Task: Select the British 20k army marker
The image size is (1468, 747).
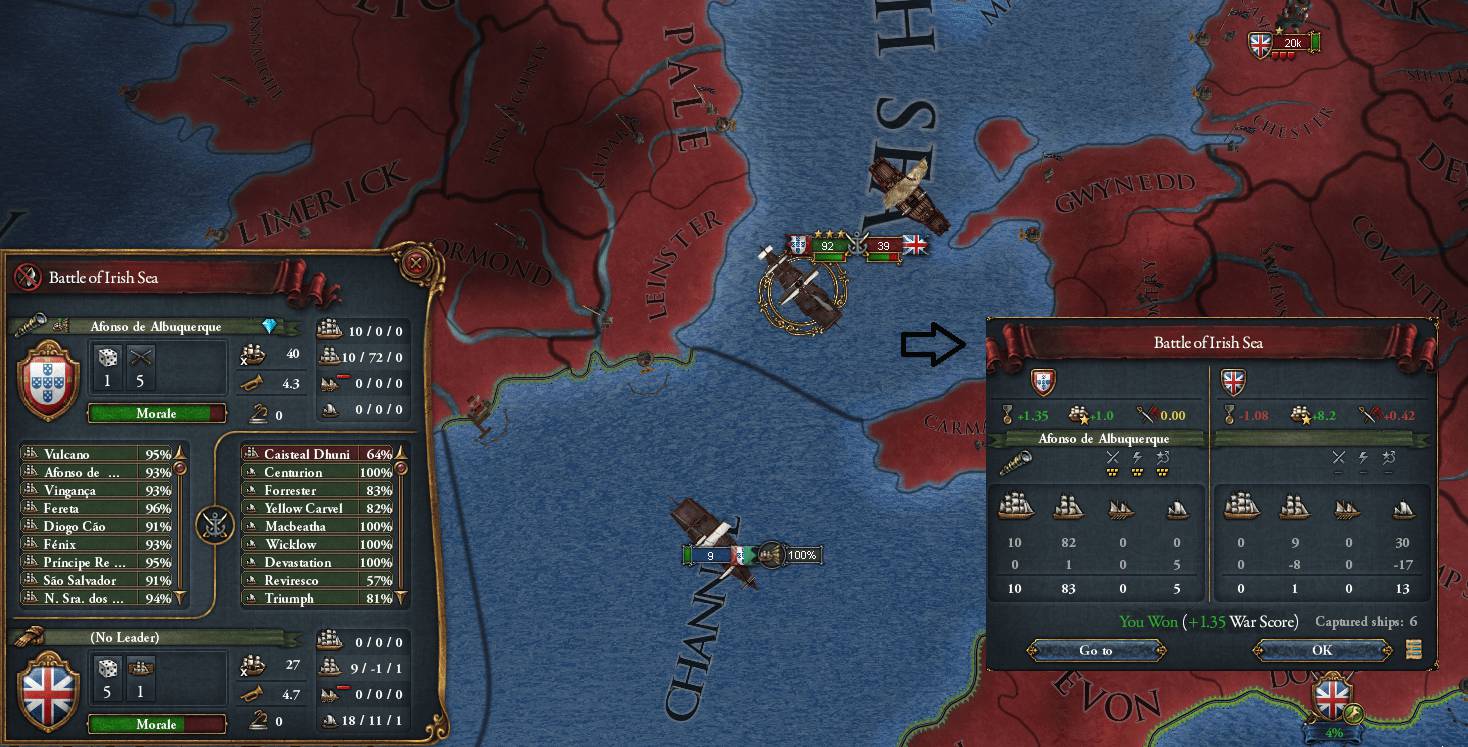Action: [1290, 43]
